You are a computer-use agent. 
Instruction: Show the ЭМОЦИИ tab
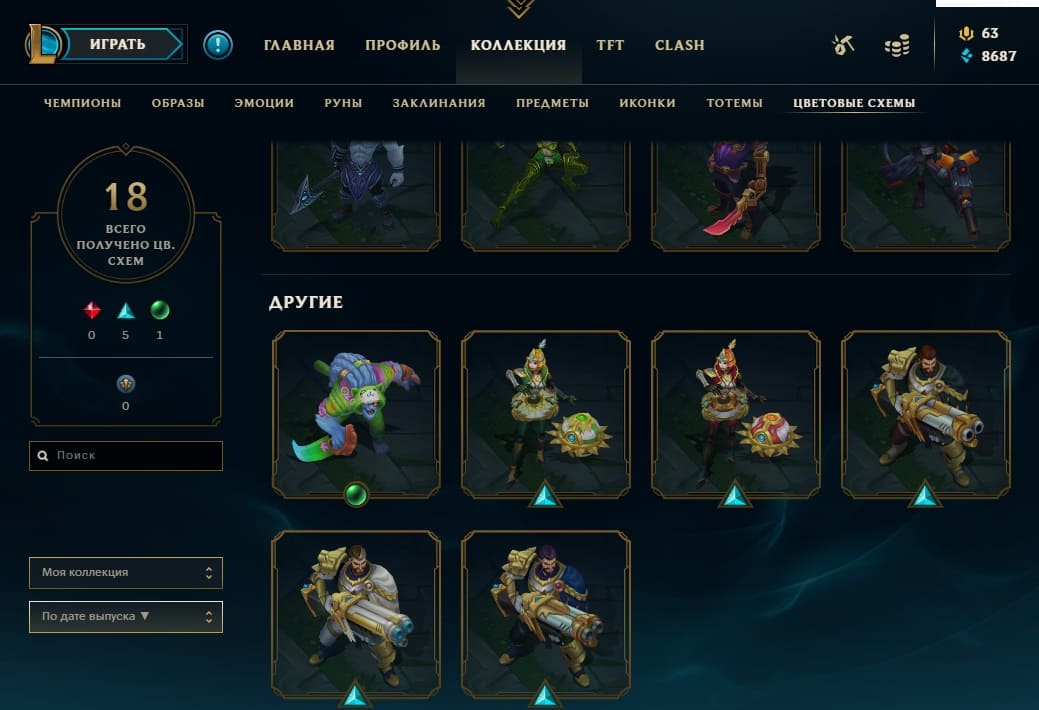pos(264,103)
